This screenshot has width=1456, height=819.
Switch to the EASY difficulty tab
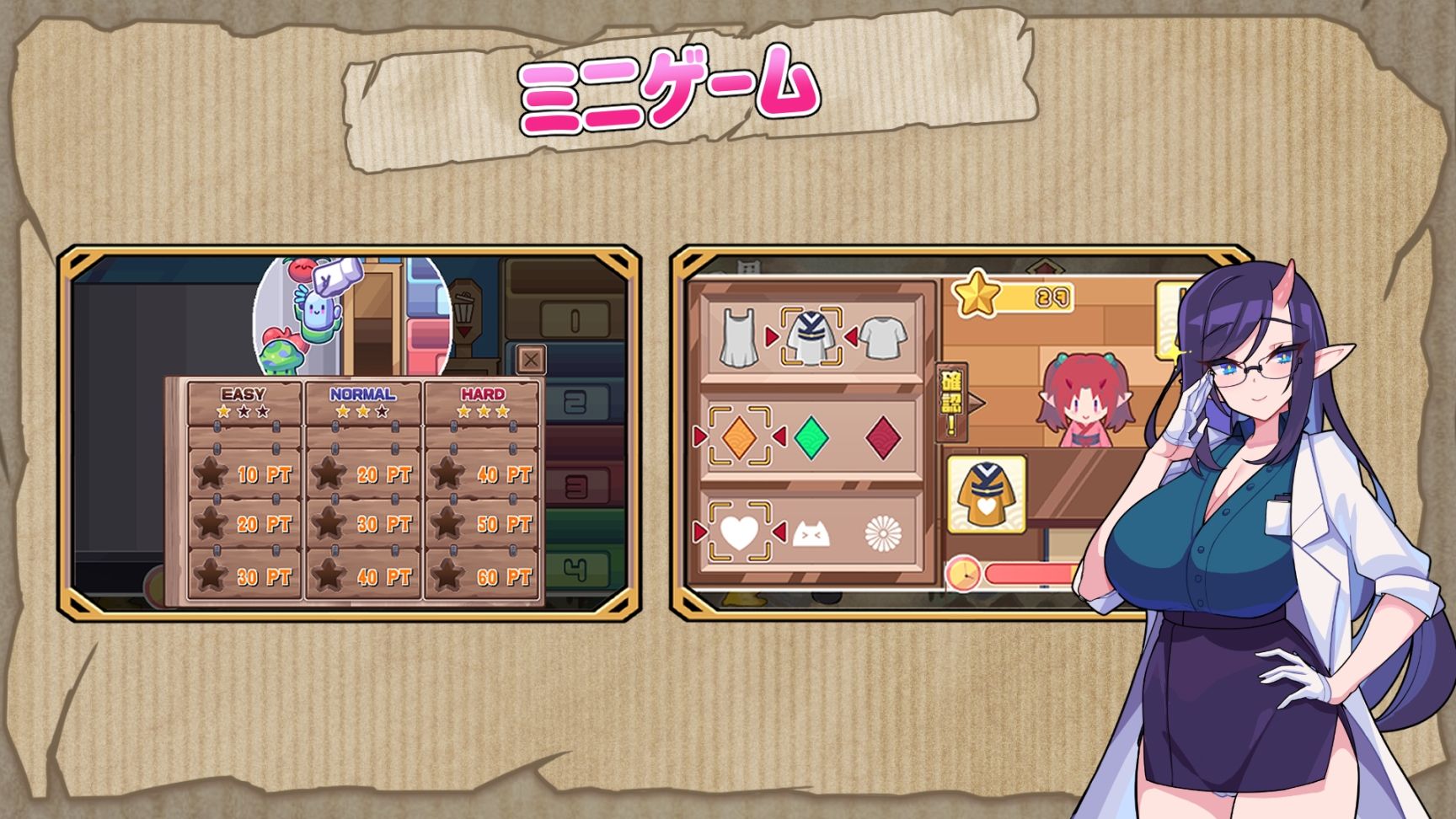point(242,392)
